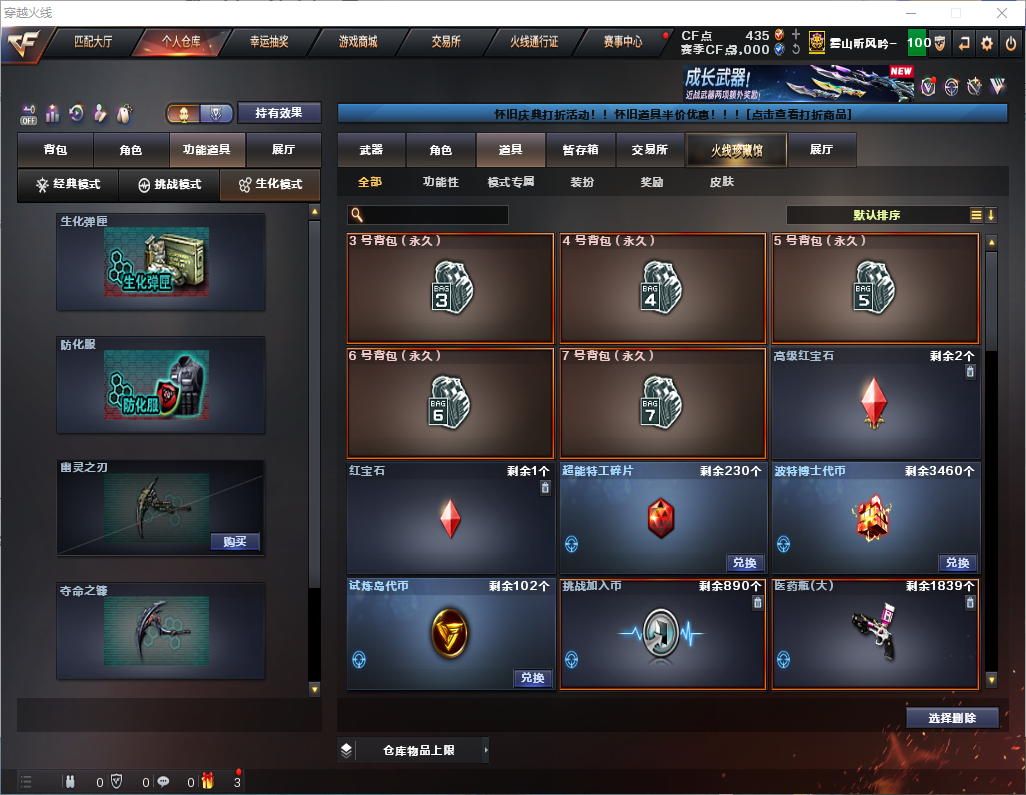Screen dimensions: 1026x795
Task: Switch to 火线珍藏馆 collection tab
Action: click(736, 150)
